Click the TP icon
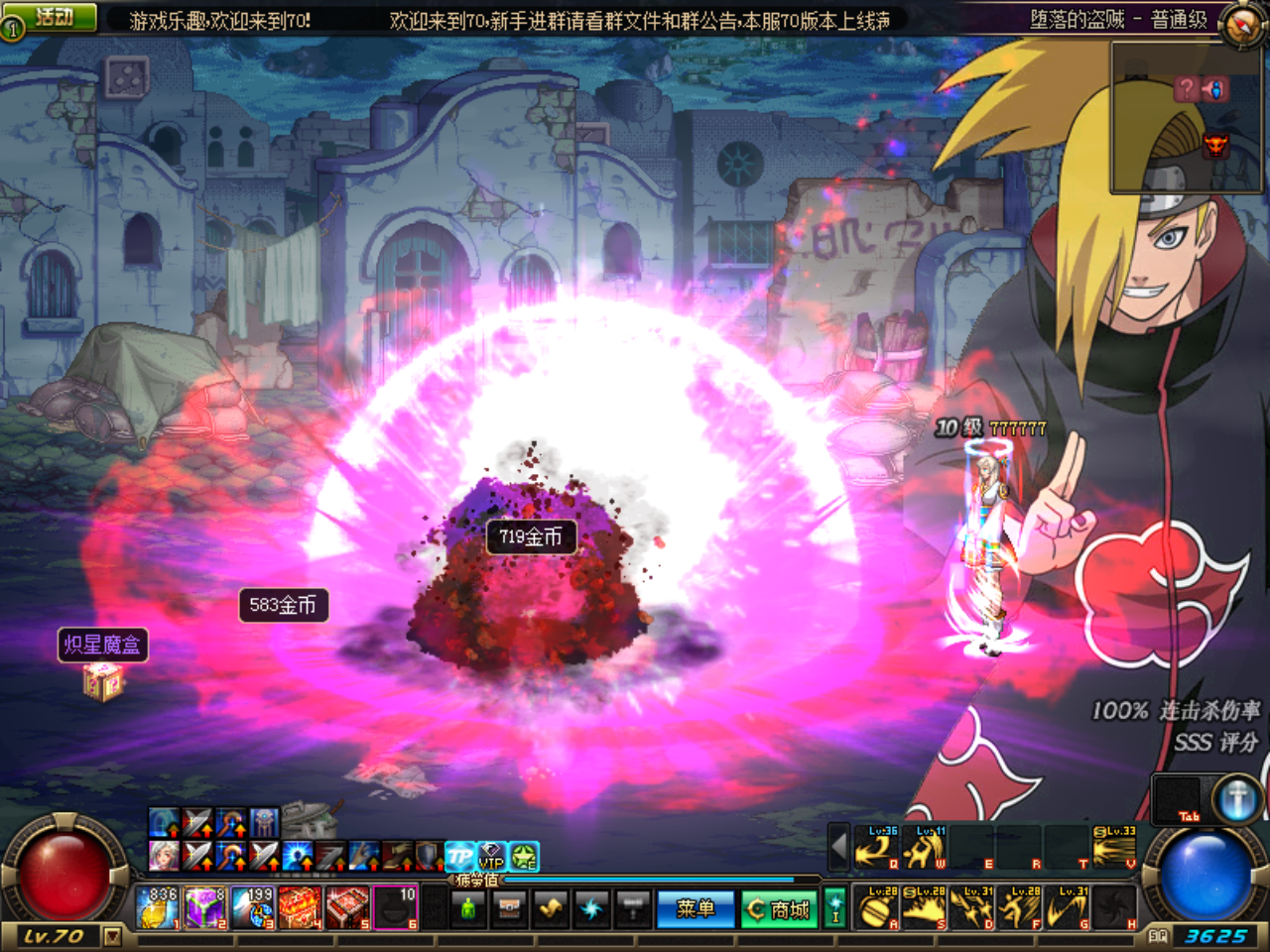 [x=459, y=856]
